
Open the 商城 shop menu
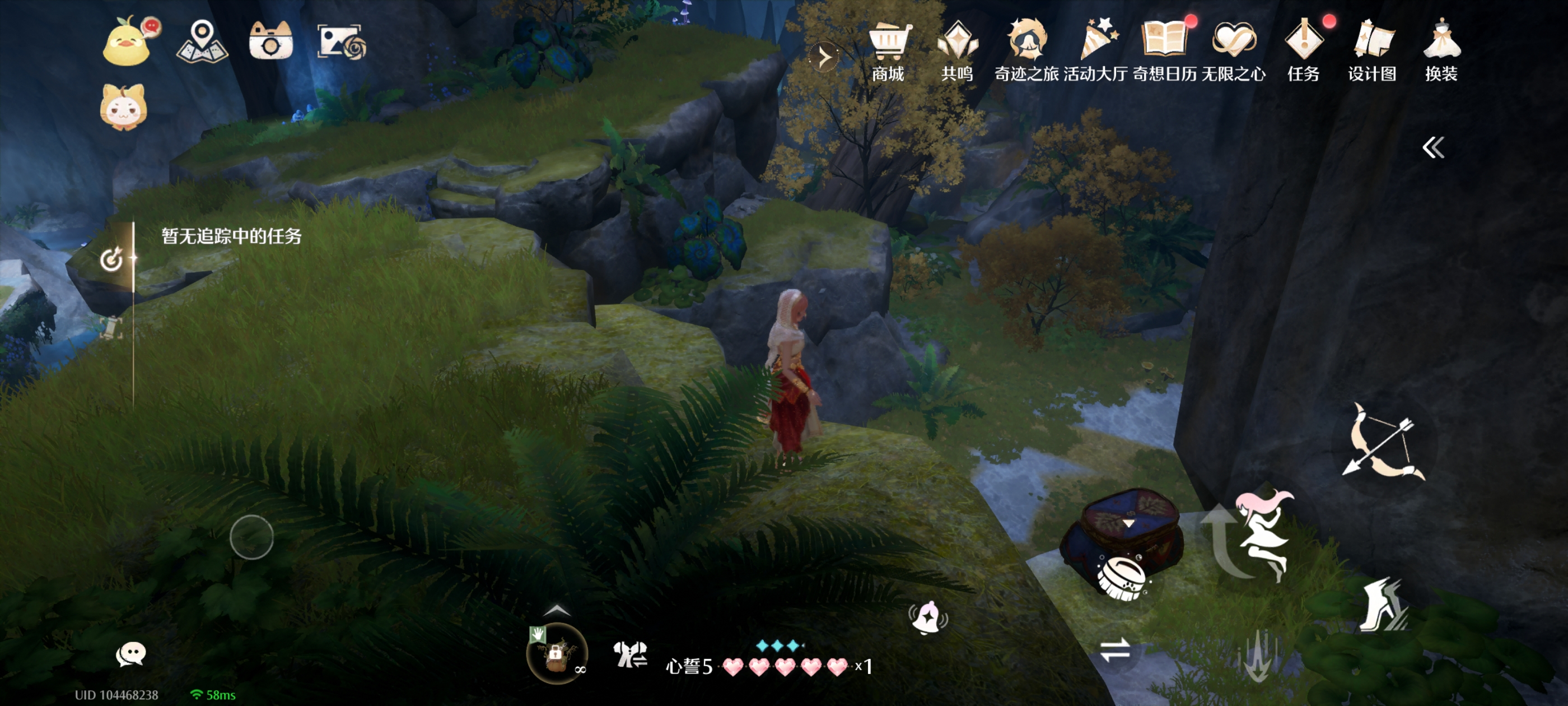888,50
